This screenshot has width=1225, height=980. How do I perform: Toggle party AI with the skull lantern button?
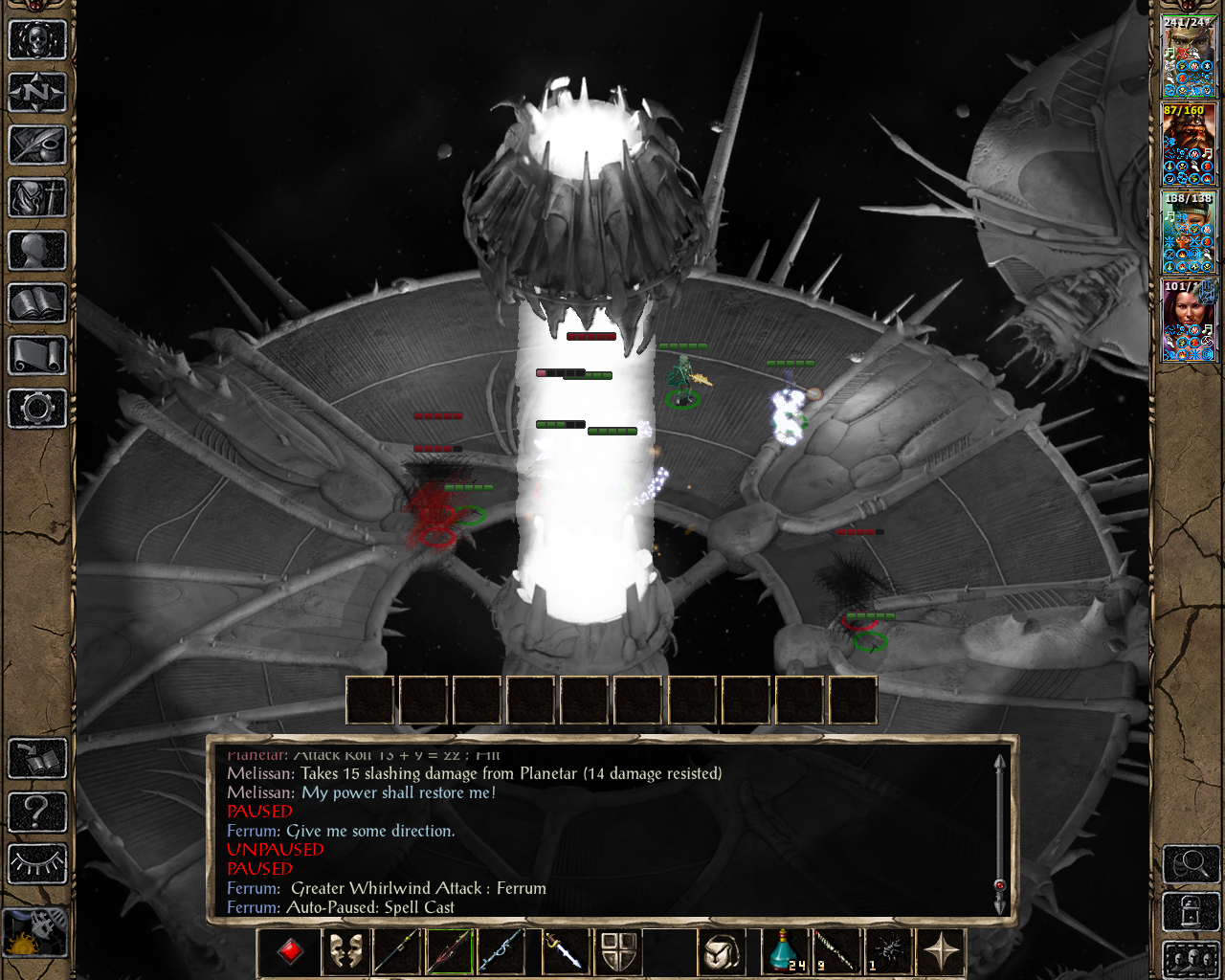pyautogui.click(x=35, y=931)
